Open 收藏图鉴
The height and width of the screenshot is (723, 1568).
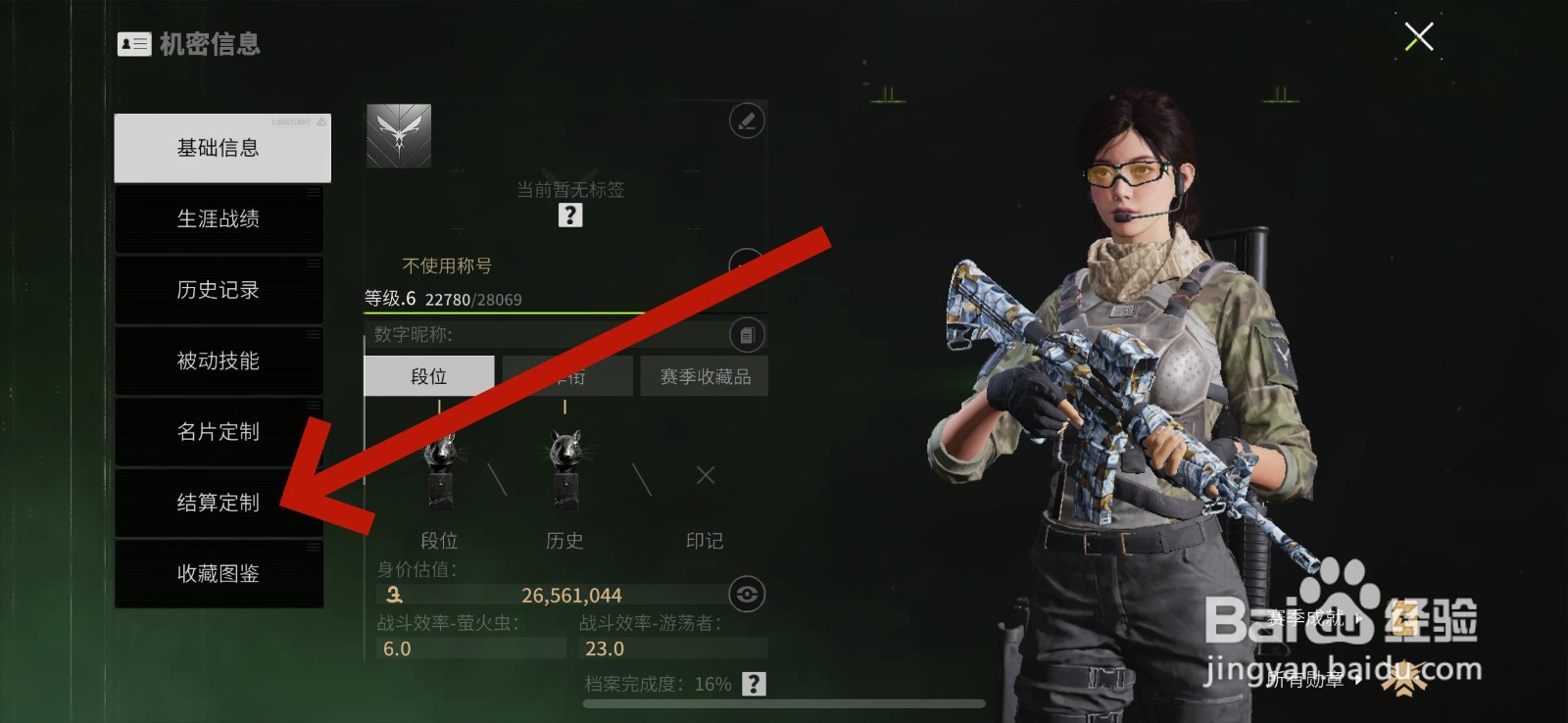click(x=218, y=574)
